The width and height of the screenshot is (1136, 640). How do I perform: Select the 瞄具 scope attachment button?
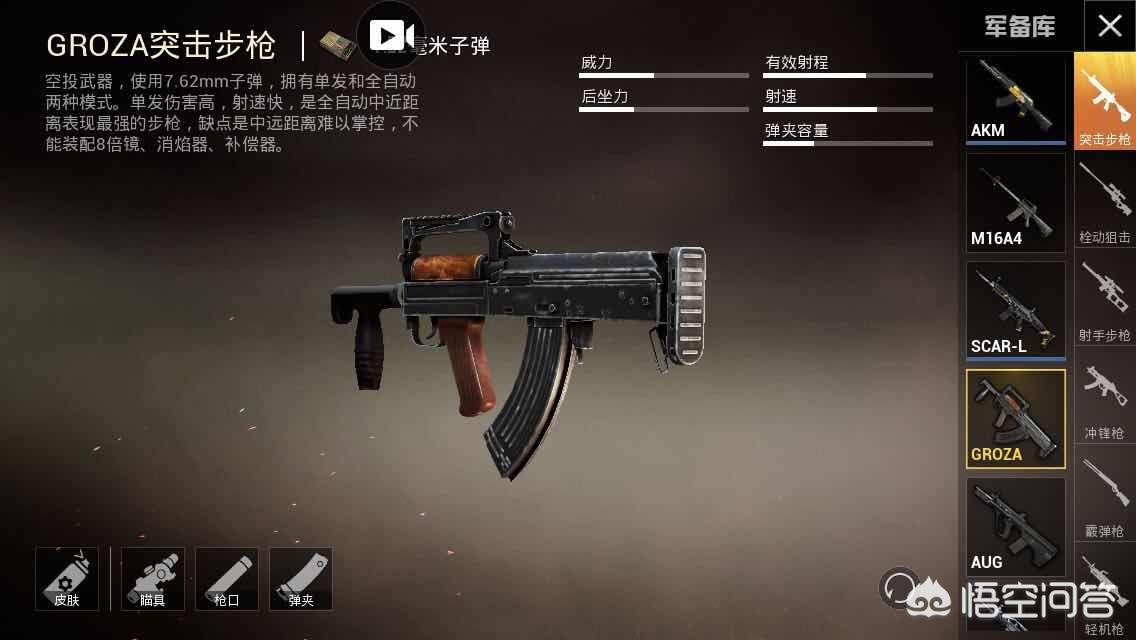pos(153,578)
